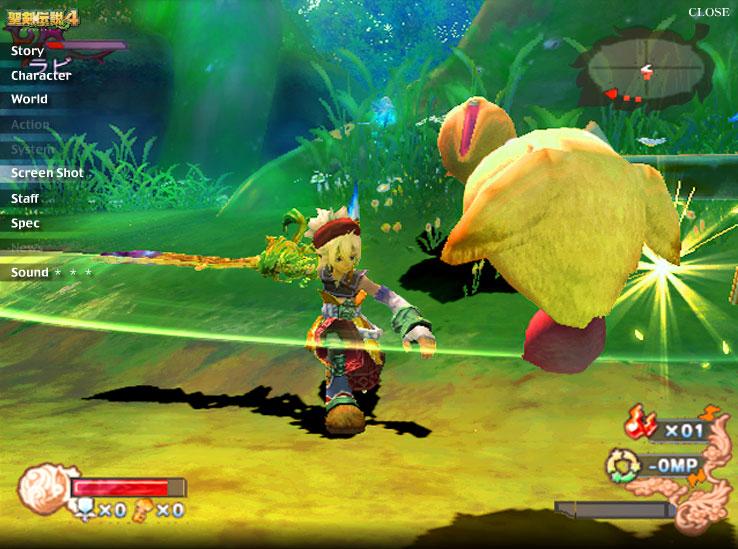Open the Spec information

pyautogui.click(x=25, y=223)
